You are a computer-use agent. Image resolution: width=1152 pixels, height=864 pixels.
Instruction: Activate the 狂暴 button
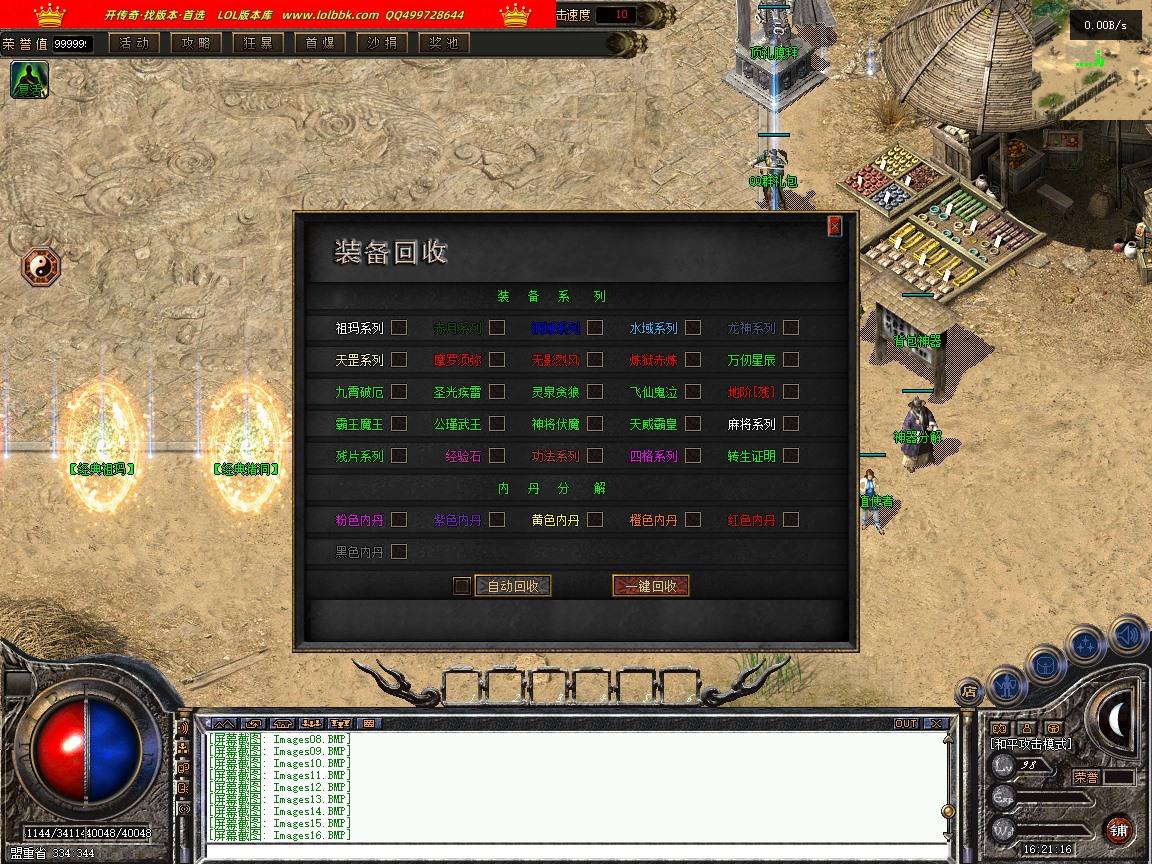(258, 43)
